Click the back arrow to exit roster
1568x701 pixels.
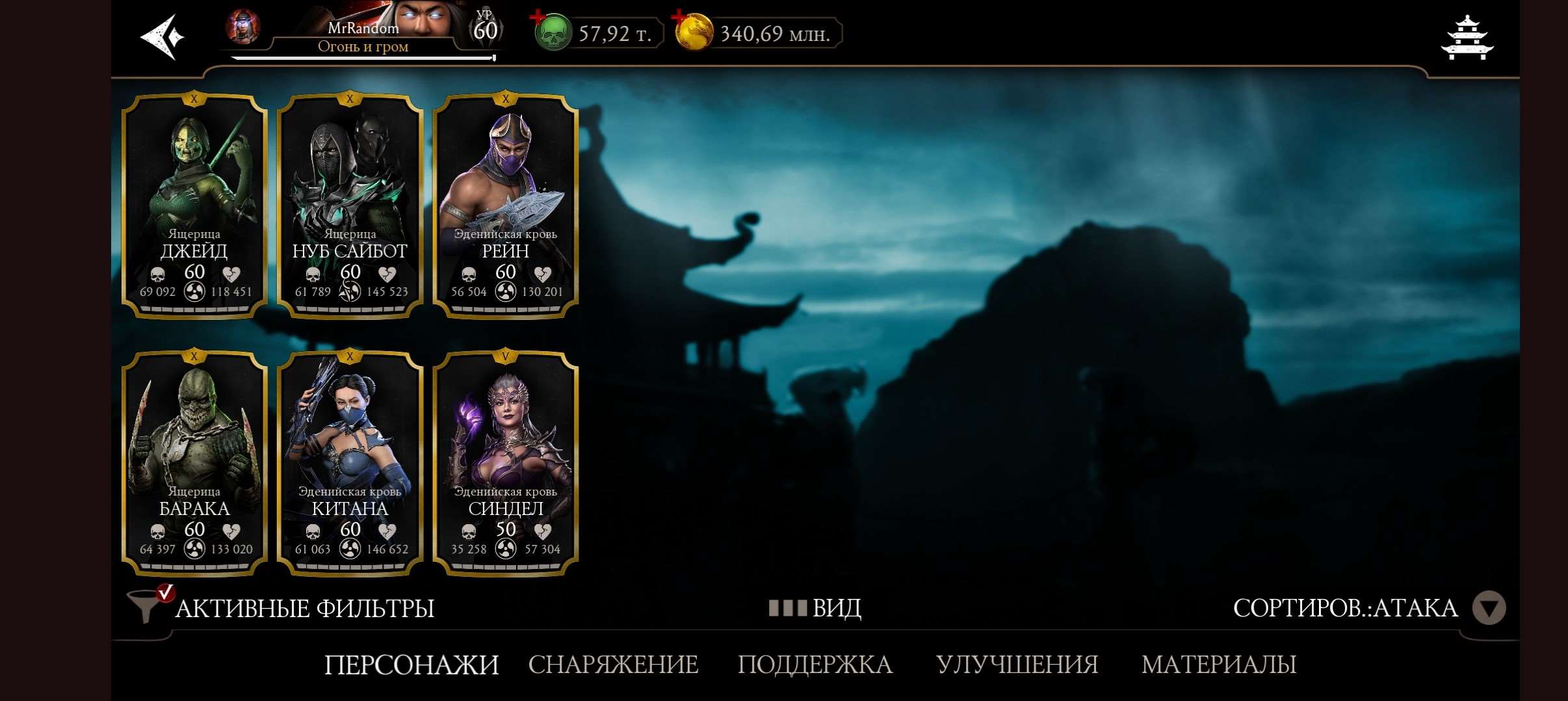pos(164,36)
